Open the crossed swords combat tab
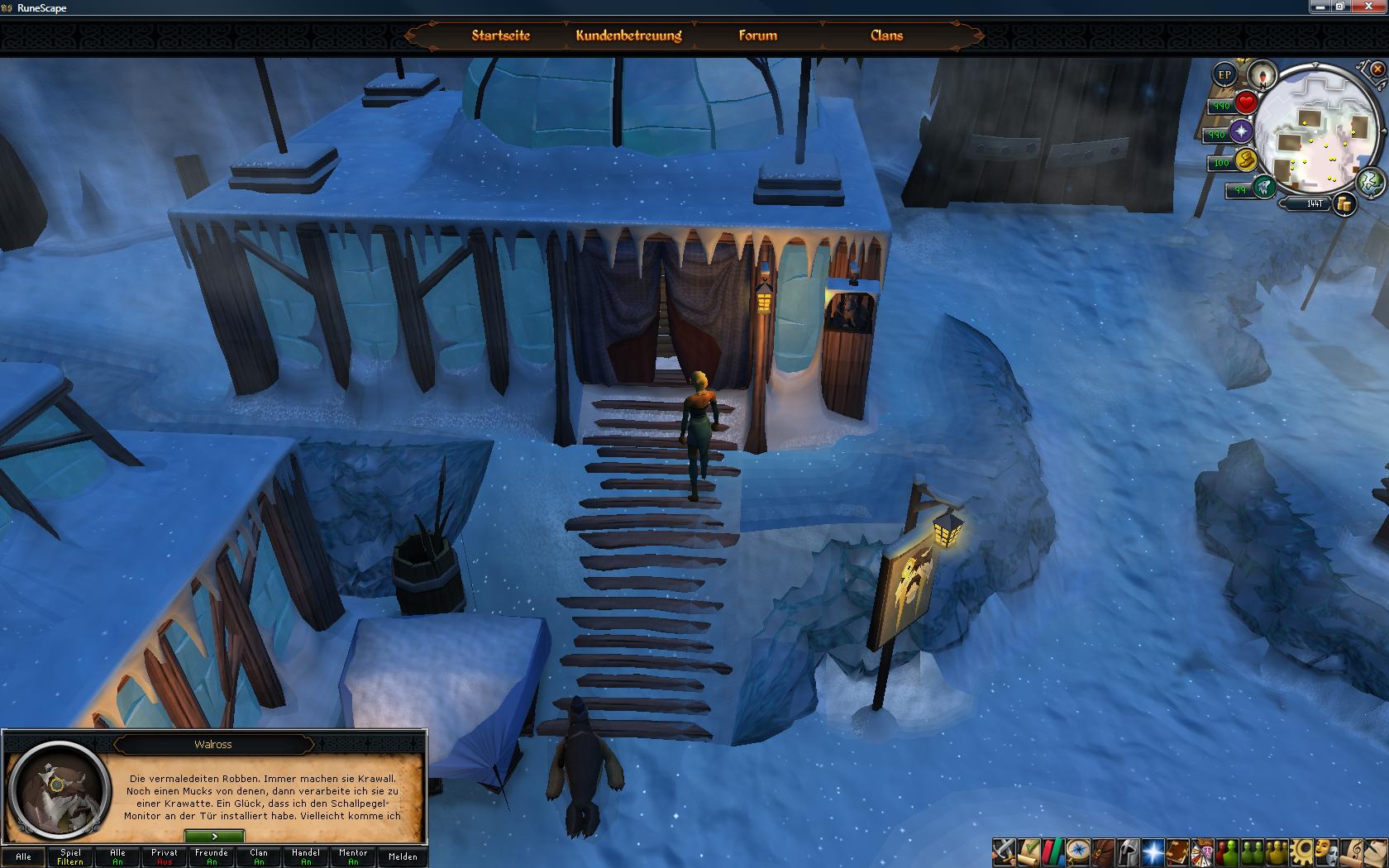The height and width of the screenshot is (868, 1389). coord(1004,851)
